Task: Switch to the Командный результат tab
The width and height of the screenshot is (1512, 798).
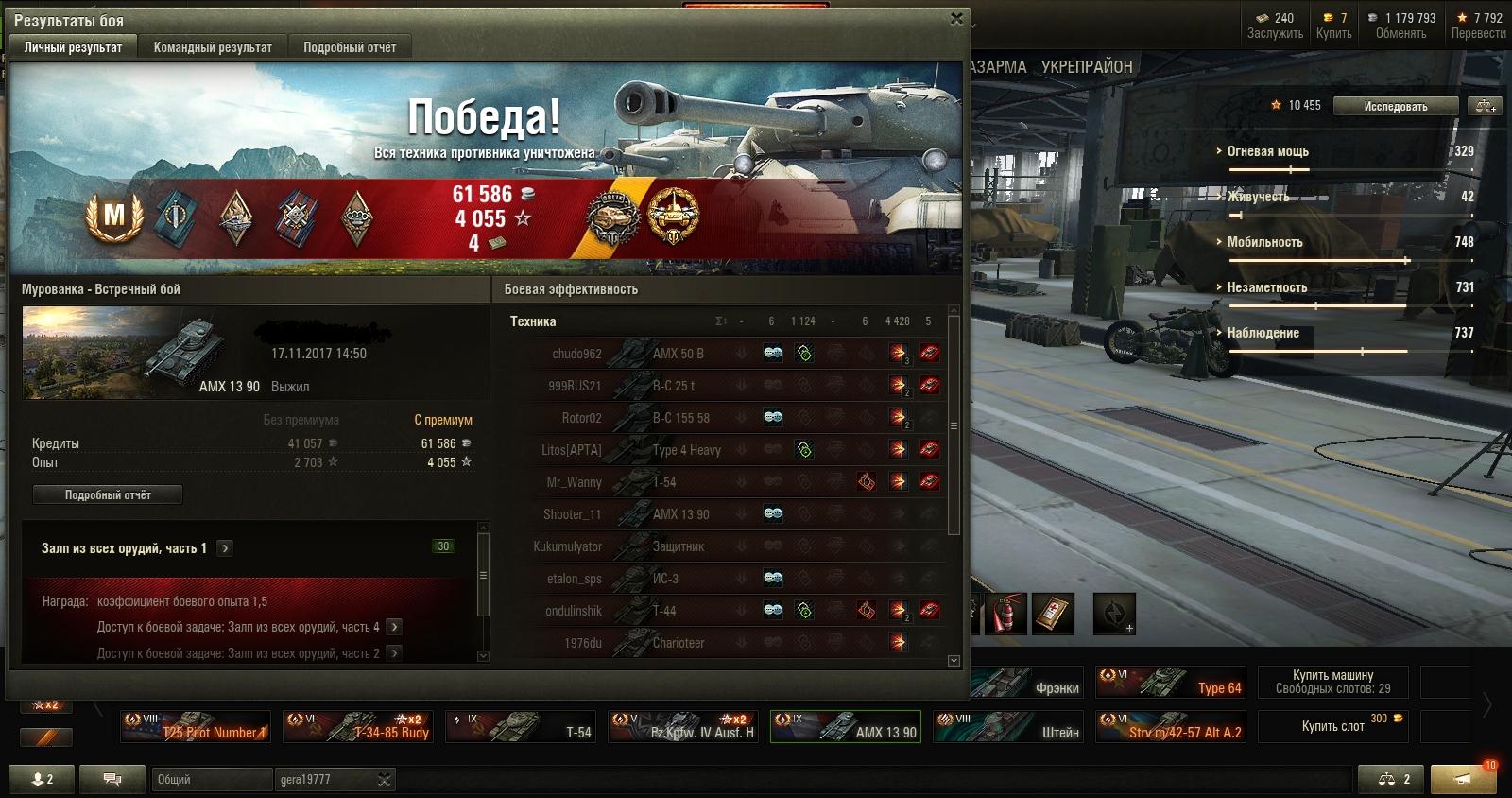Action: pos(213,47)
